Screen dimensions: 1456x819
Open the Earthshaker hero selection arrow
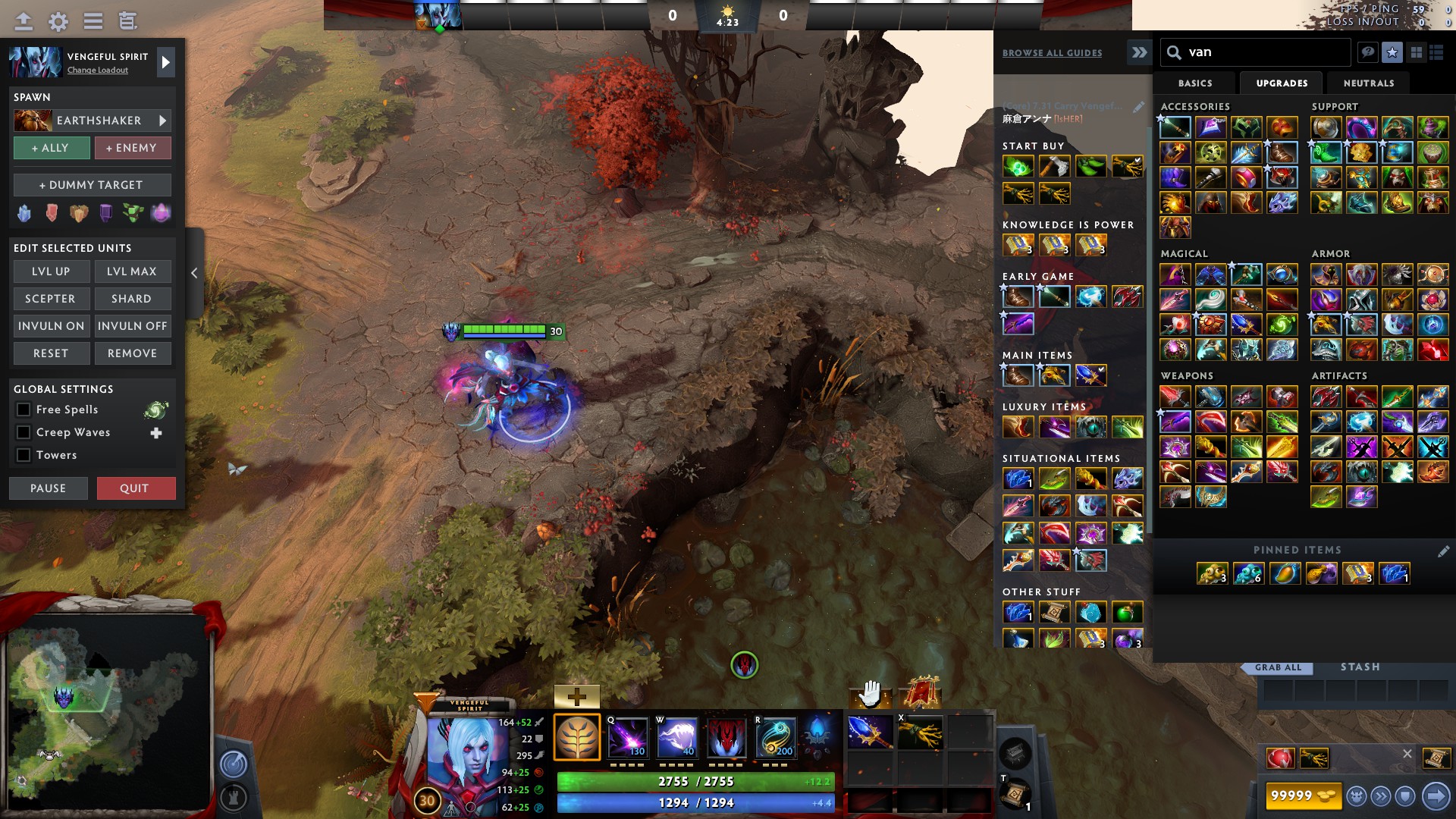(x=162, y=120)
